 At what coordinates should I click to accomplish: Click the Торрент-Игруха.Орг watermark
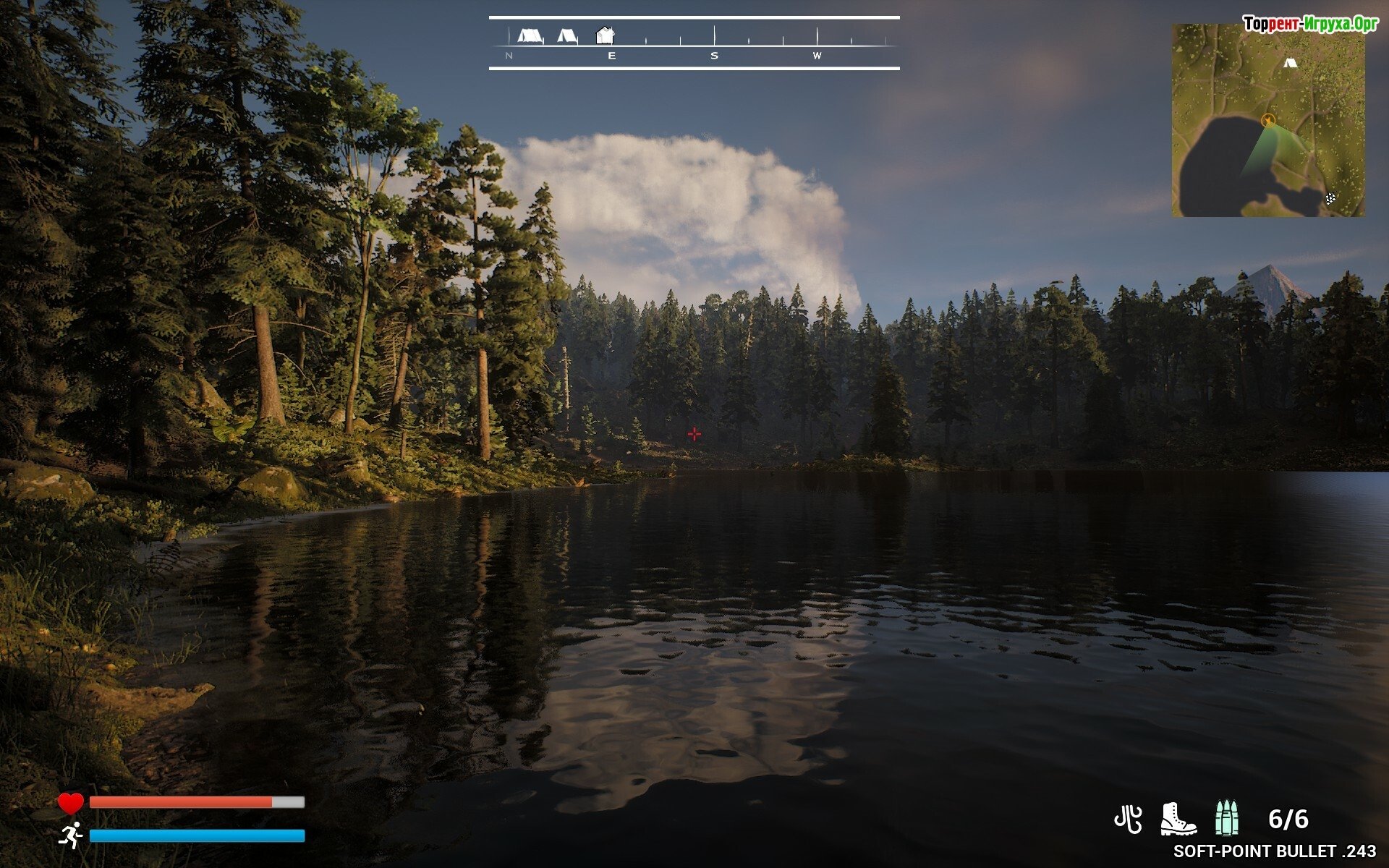pos(1309,24)
